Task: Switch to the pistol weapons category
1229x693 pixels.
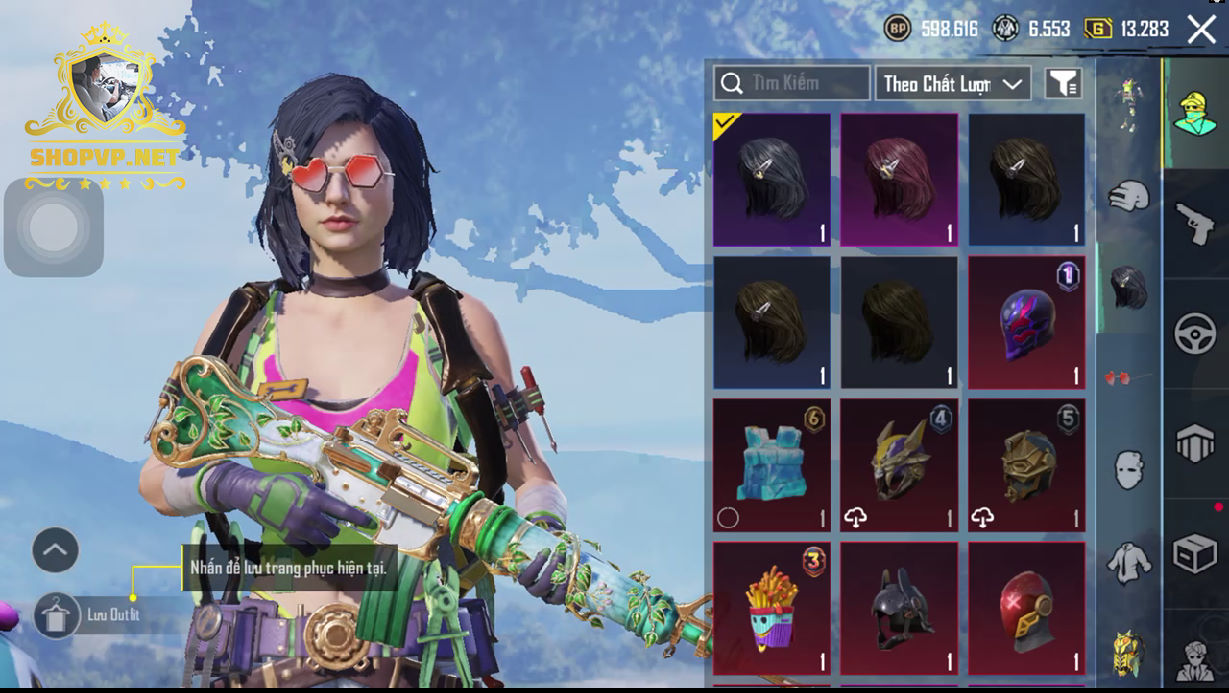Action: [1194, 223]
